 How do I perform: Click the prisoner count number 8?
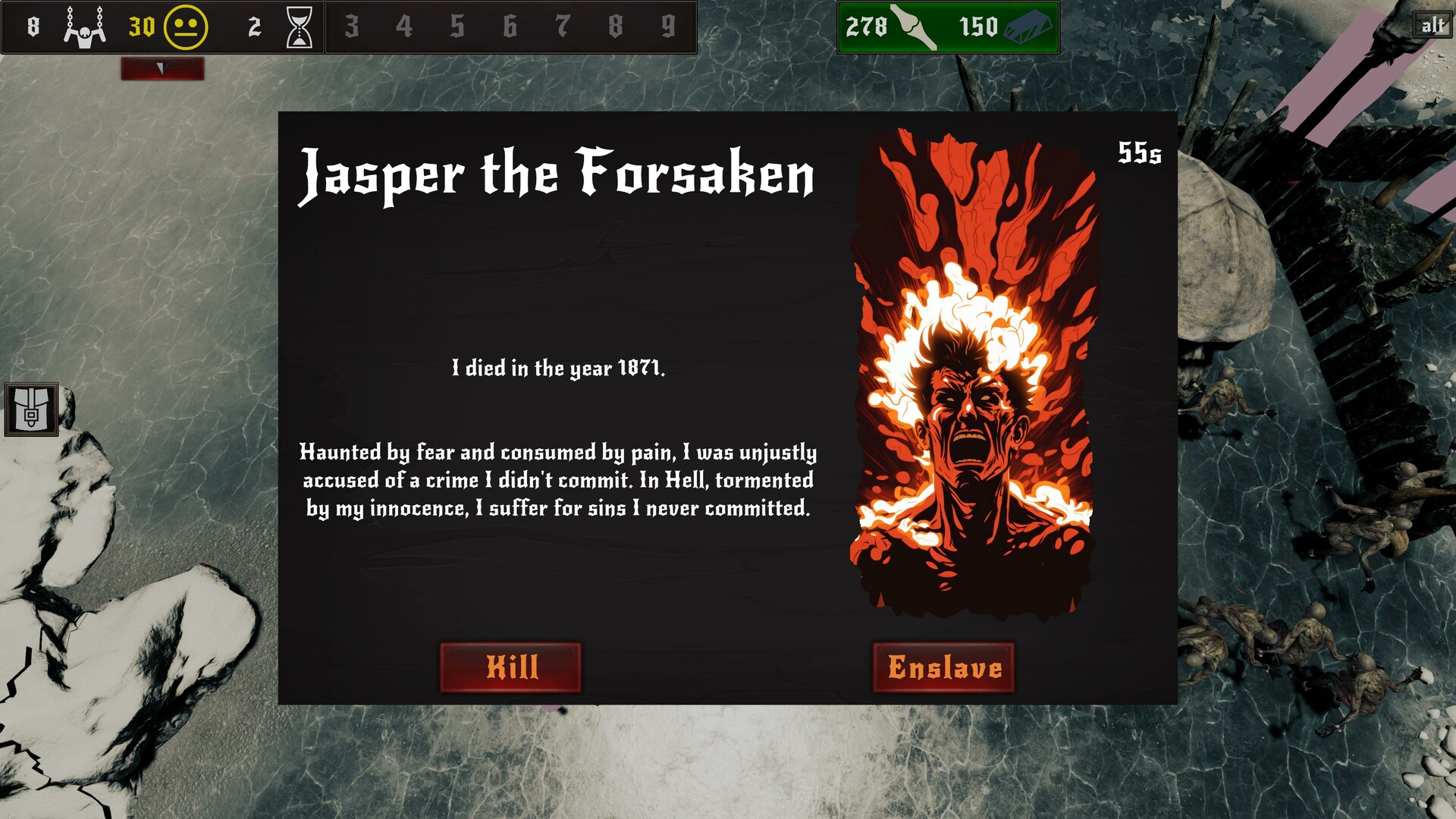click(32, 27)
